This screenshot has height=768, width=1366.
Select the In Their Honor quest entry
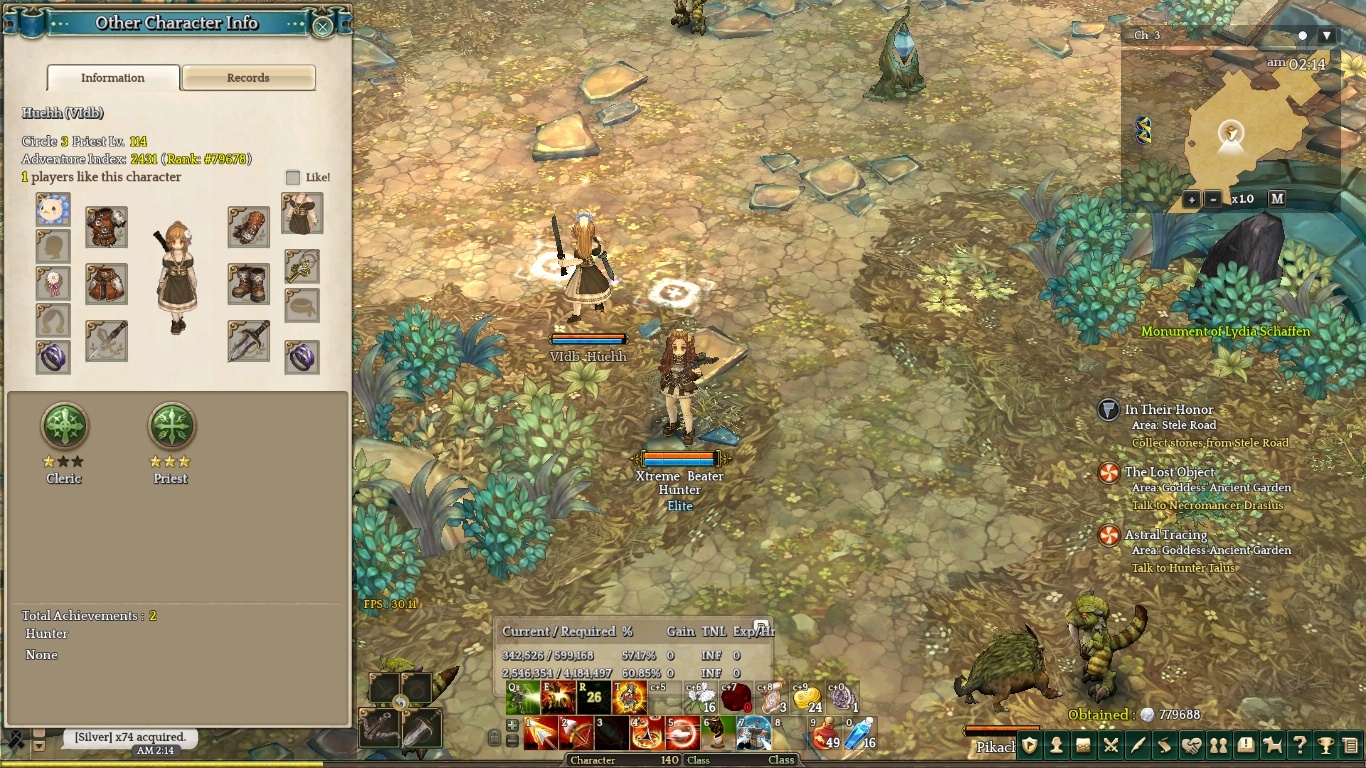1168,409
